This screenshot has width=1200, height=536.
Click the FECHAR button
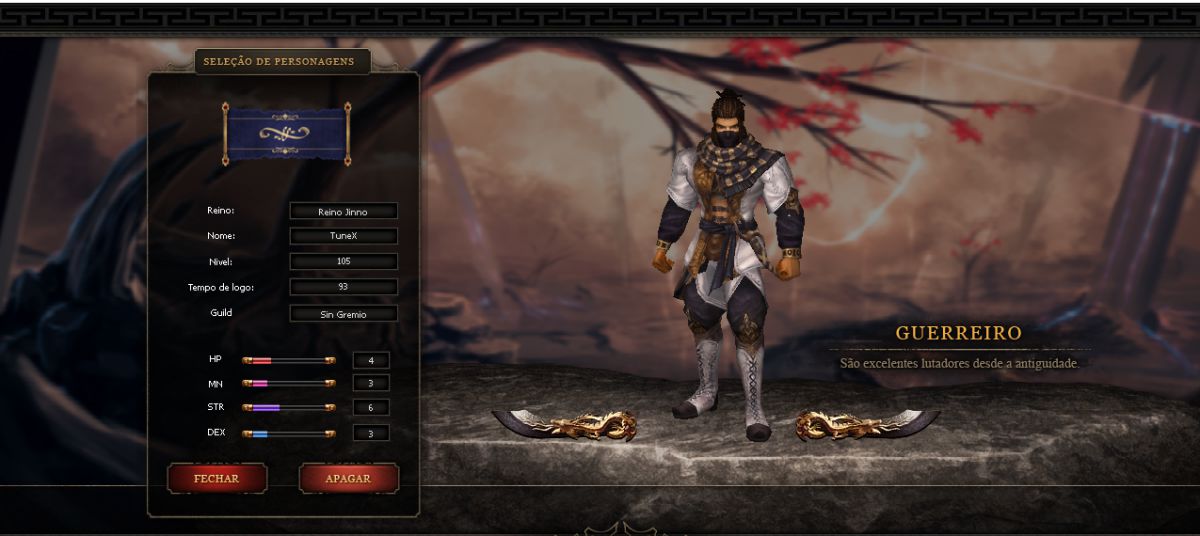coord(216,479)
